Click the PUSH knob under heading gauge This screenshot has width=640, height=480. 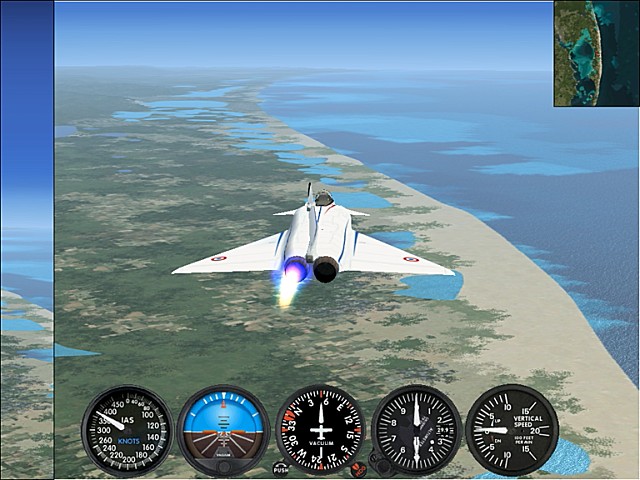point(280,468)
